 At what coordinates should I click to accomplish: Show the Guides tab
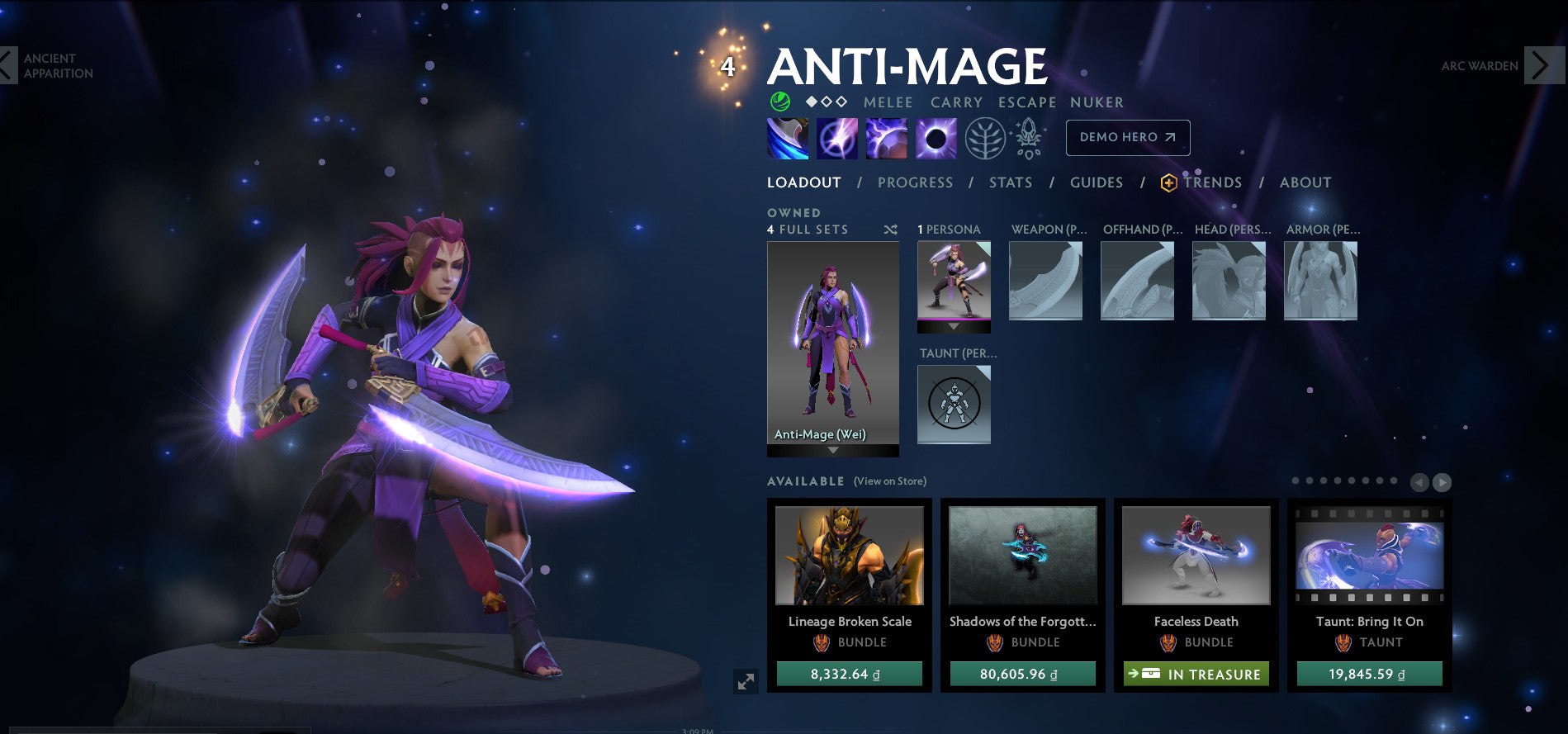coord(1096,182)
